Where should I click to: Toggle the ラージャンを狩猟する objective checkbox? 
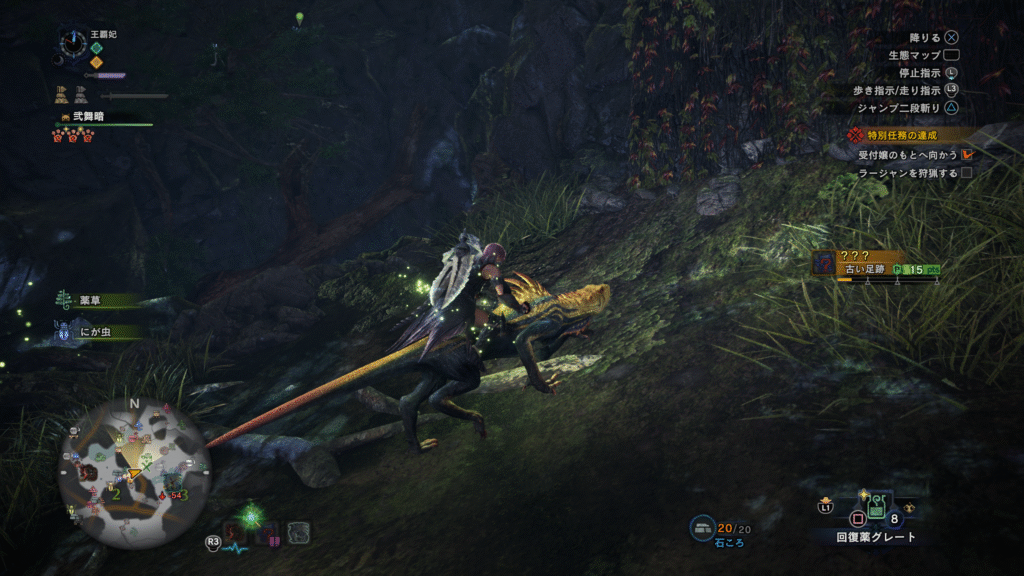pyautogui.click(x=966, y=174)
